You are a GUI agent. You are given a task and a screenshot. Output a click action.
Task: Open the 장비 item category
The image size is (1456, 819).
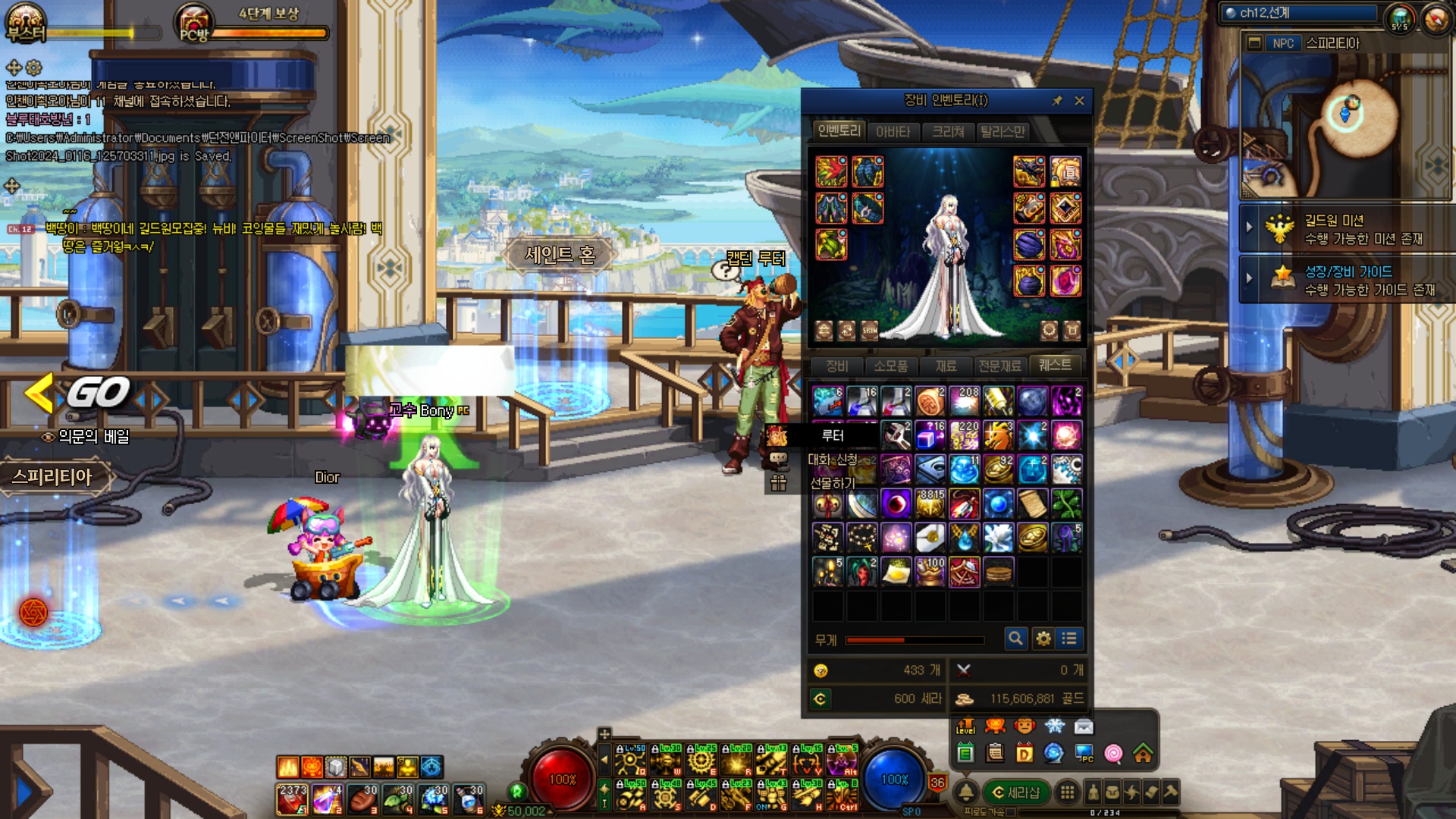point(836,366)
